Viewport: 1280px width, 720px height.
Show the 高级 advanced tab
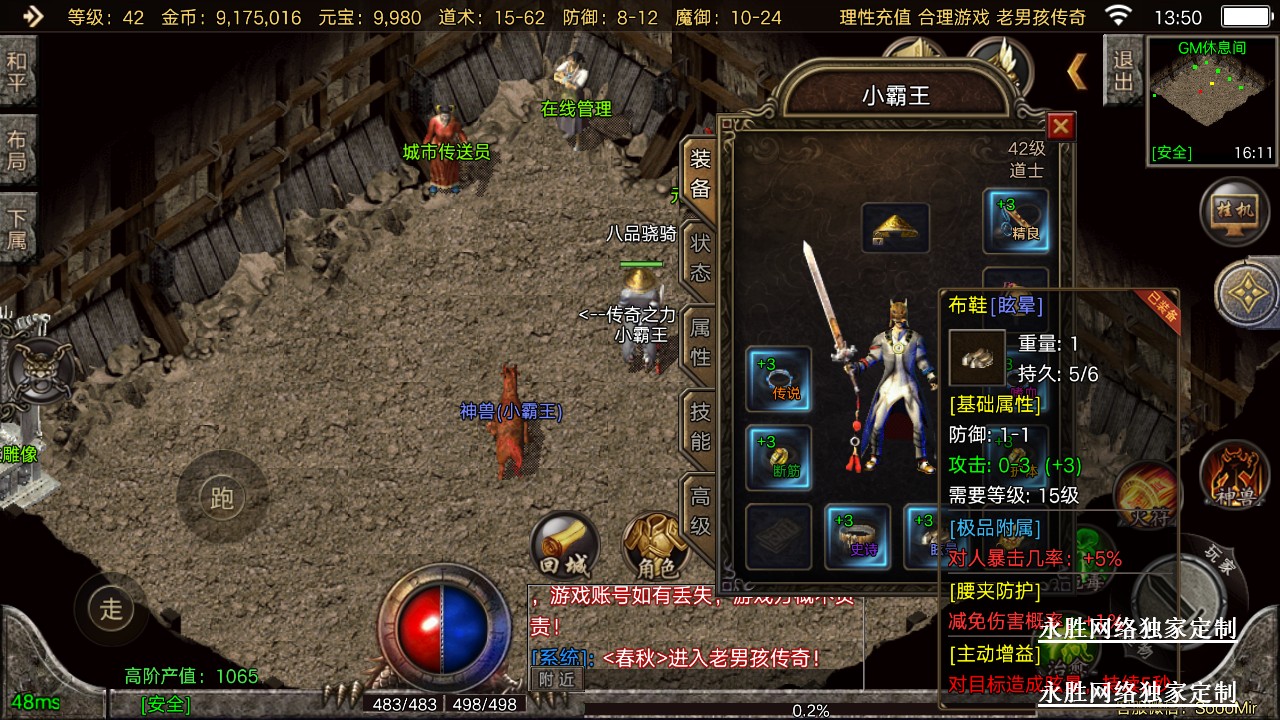tap(700, 508)
